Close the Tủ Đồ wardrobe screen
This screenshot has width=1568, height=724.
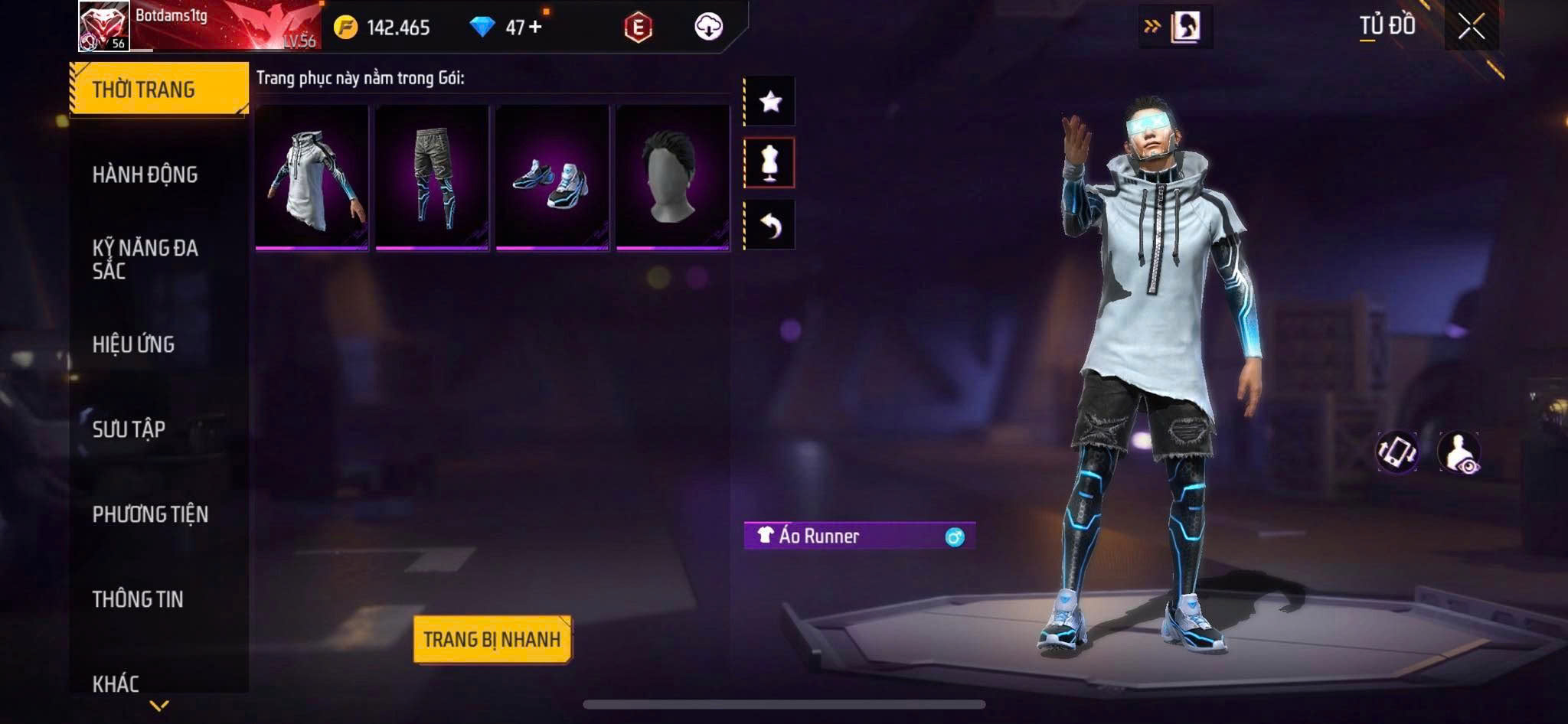click(1471, 27)
